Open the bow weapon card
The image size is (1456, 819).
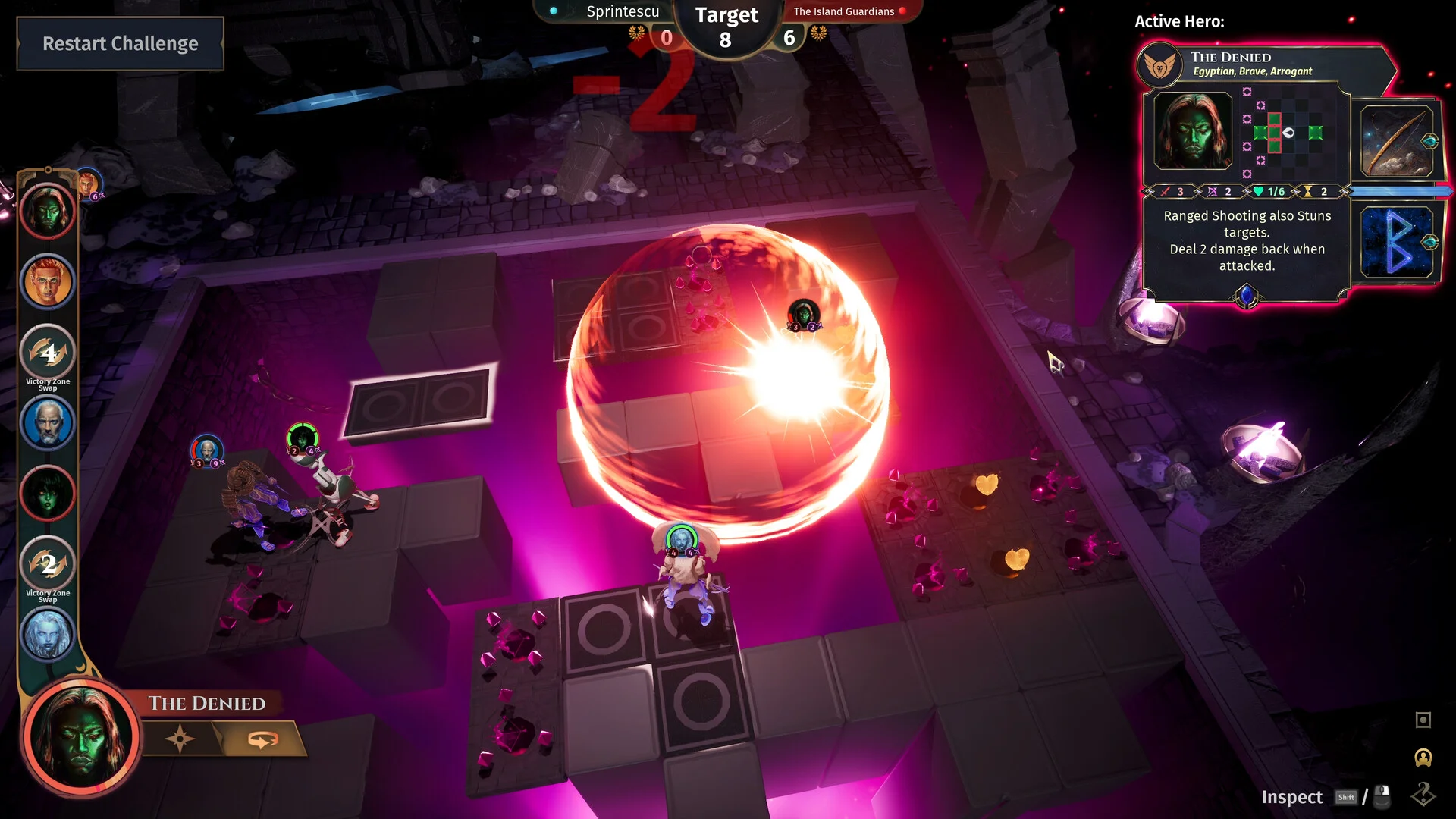click(x=1396, y=142)
